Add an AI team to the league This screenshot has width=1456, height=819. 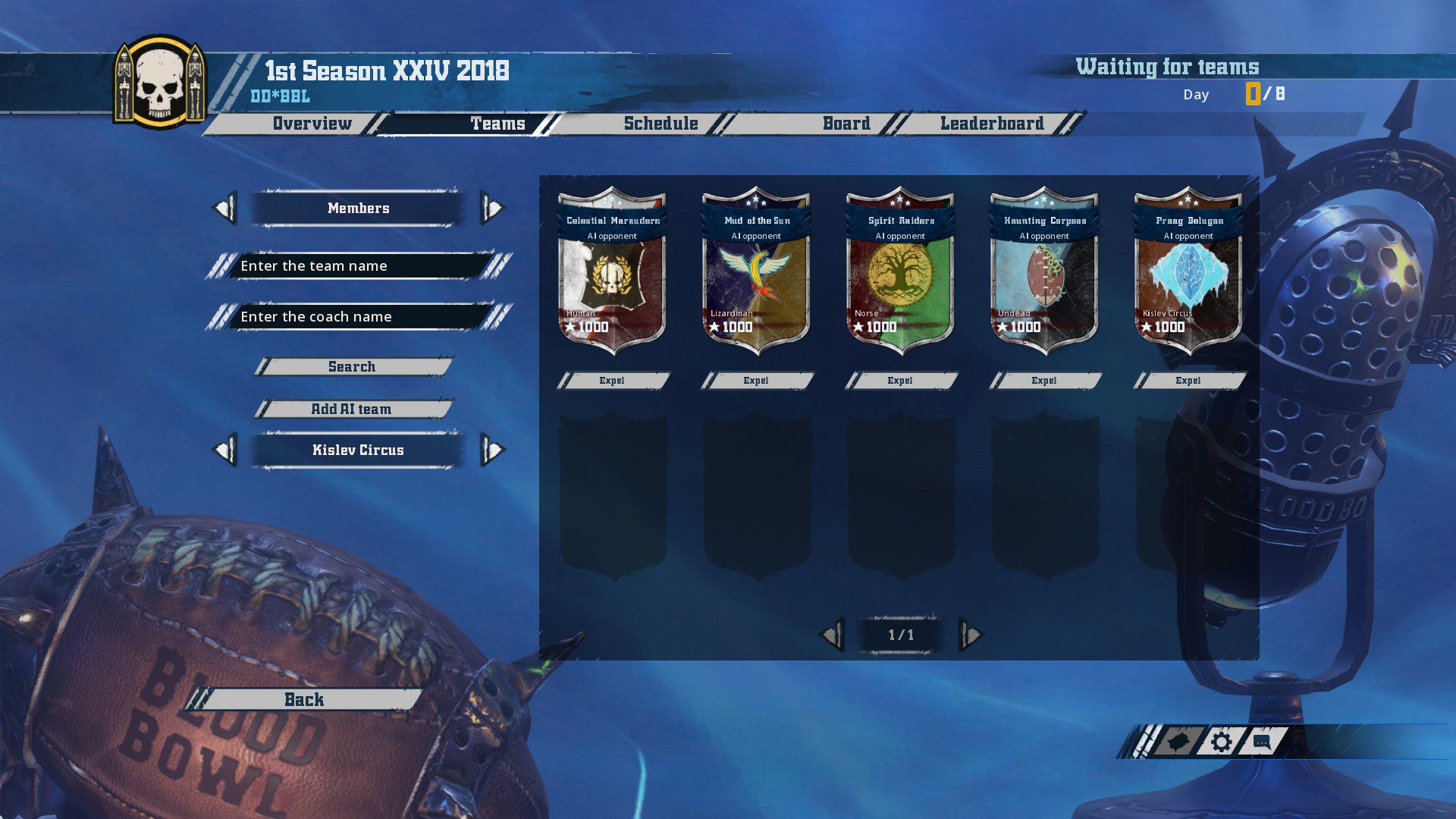coord(352,409)
